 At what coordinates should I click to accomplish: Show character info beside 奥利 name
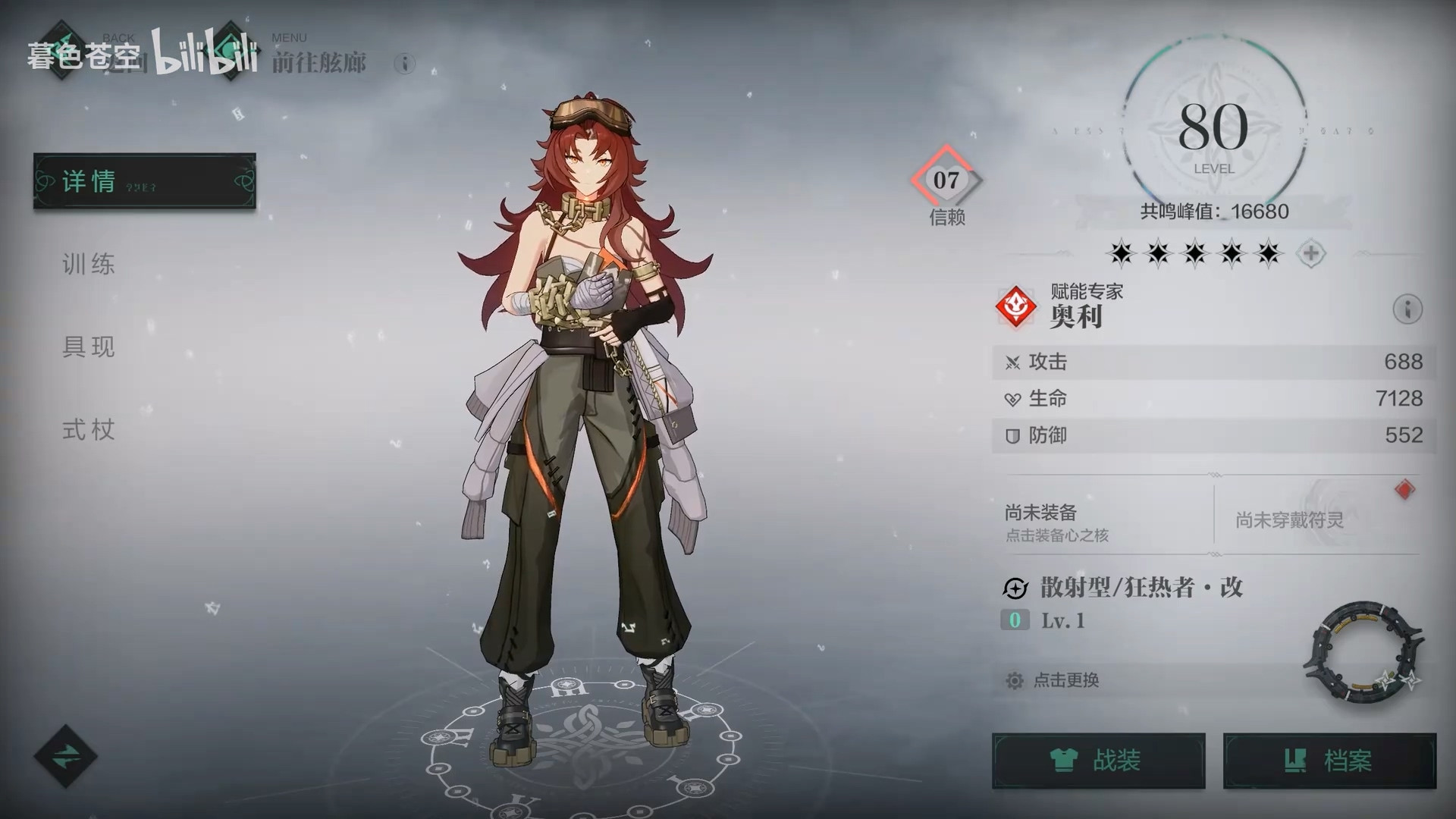pos(1407,309)
